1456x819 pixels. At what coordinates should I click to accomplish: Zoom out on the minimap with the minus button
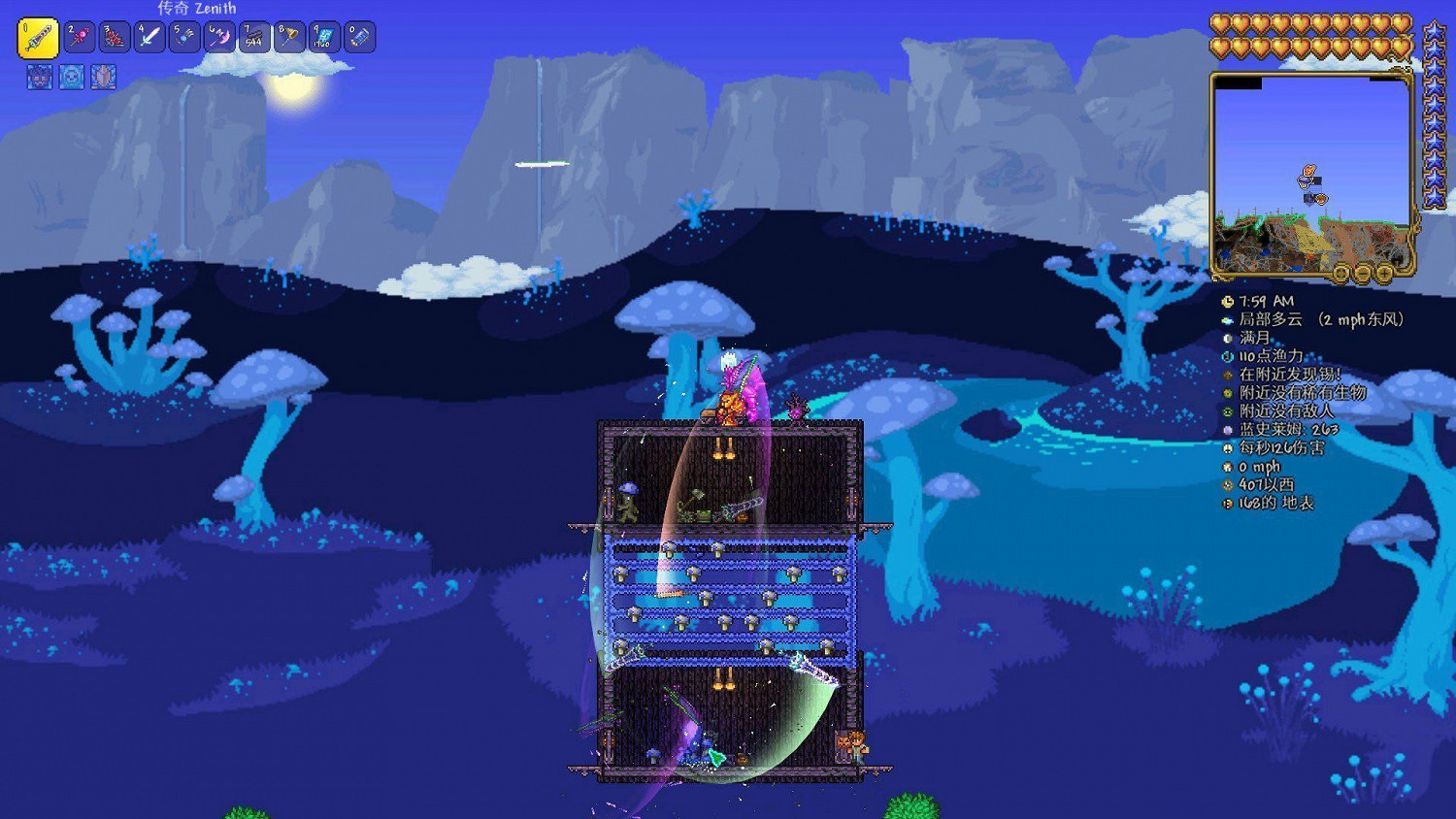click(x=1362, y=274)
